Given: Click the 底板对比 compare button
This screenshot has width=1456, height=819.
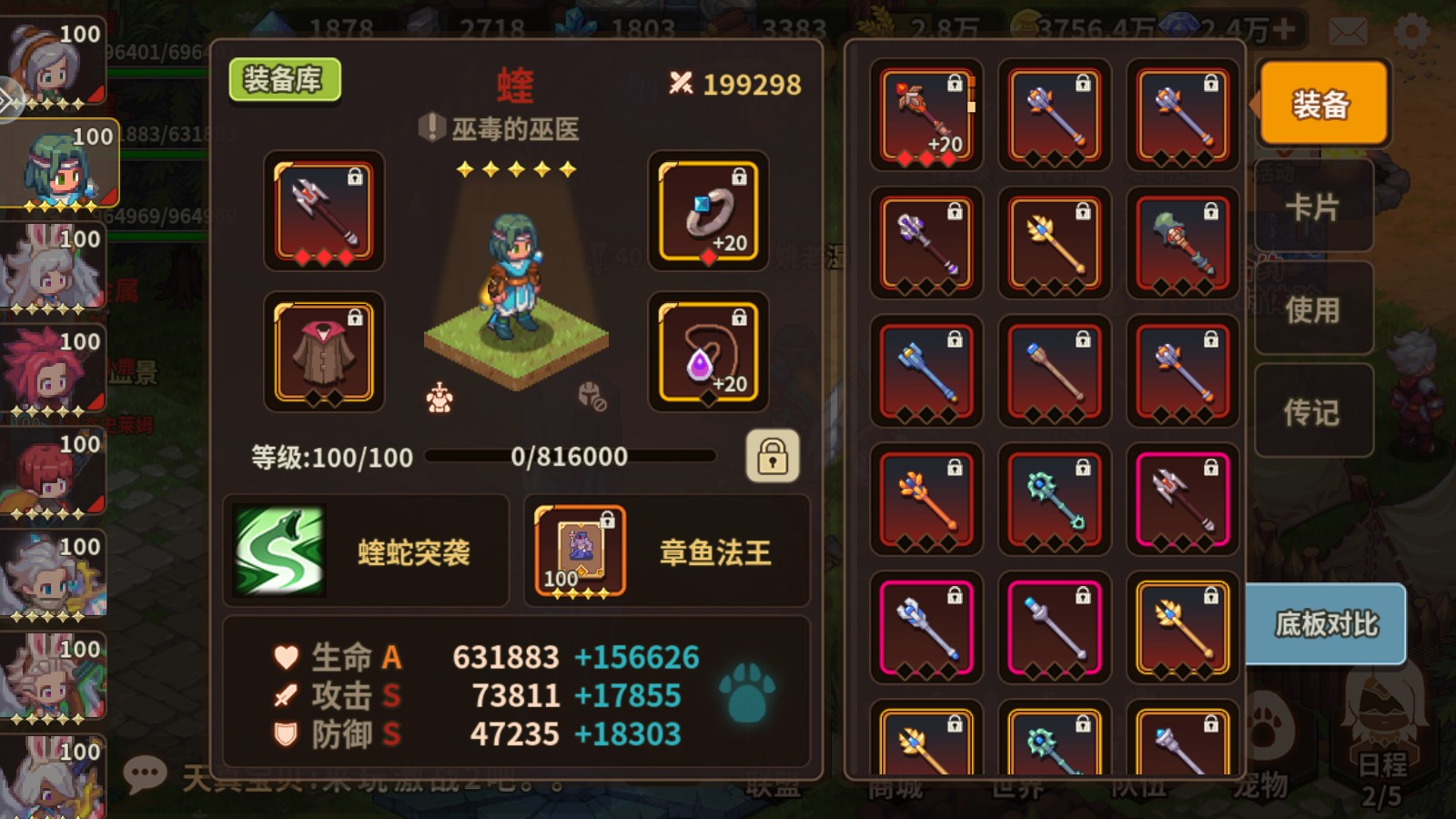Looking at the screenshot, I should coord(1326,624).
